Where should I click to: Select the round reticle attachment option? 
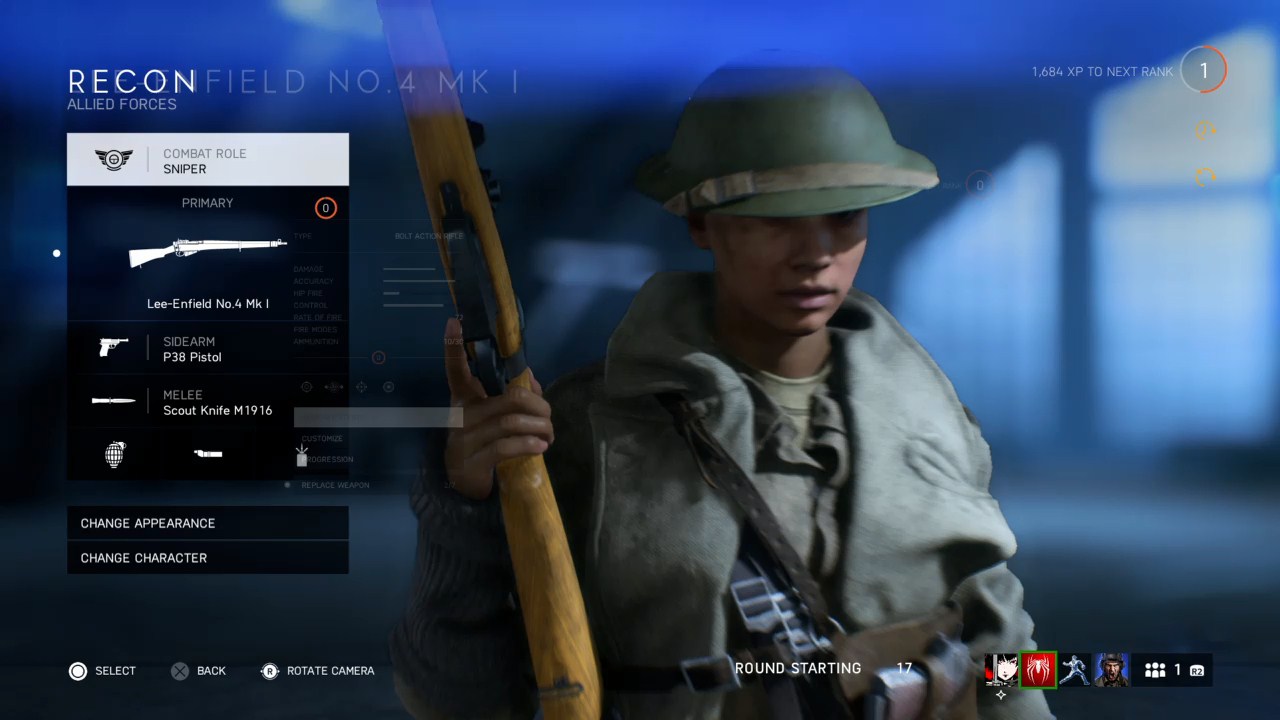point(334,386)
